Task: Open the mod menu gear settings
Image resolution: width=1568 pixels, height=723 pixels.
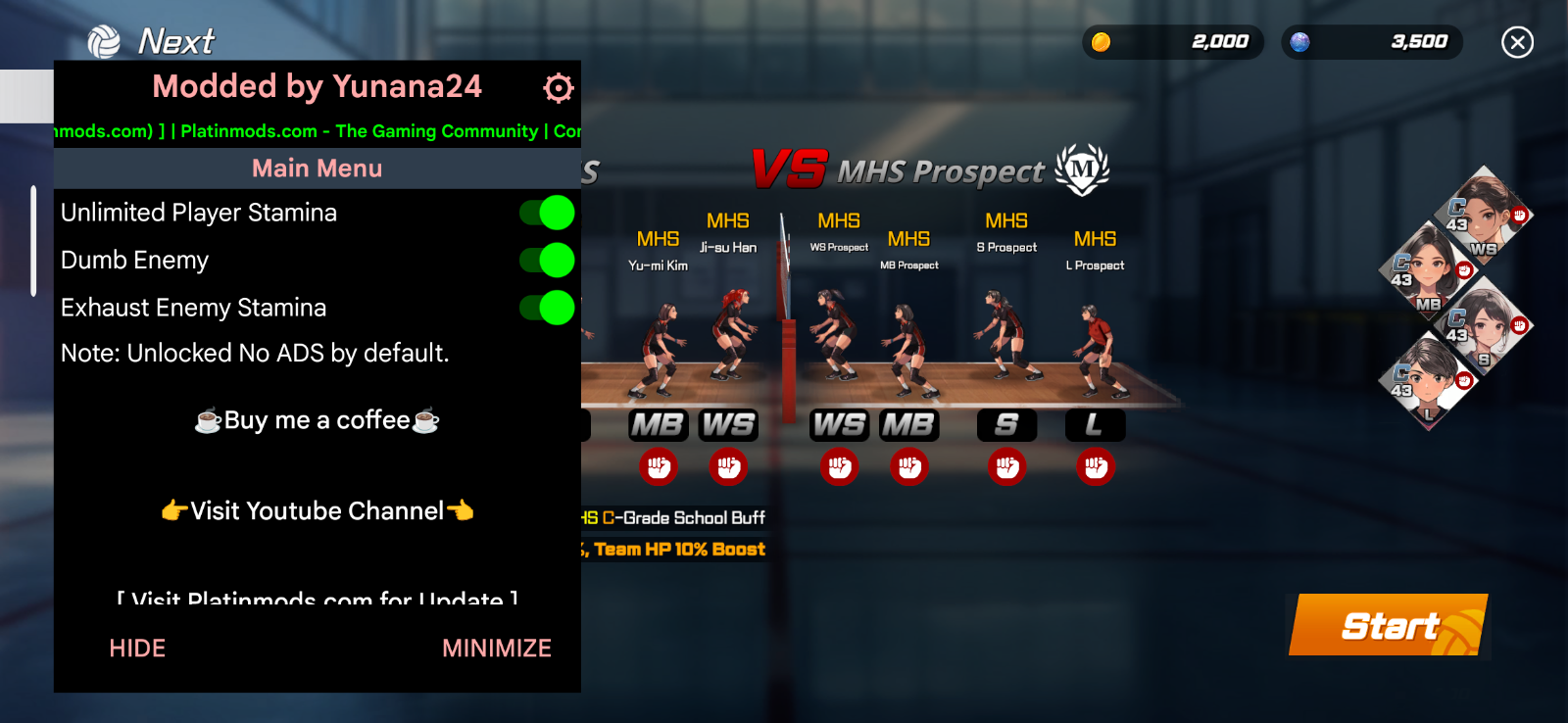Action: (558, 88)
